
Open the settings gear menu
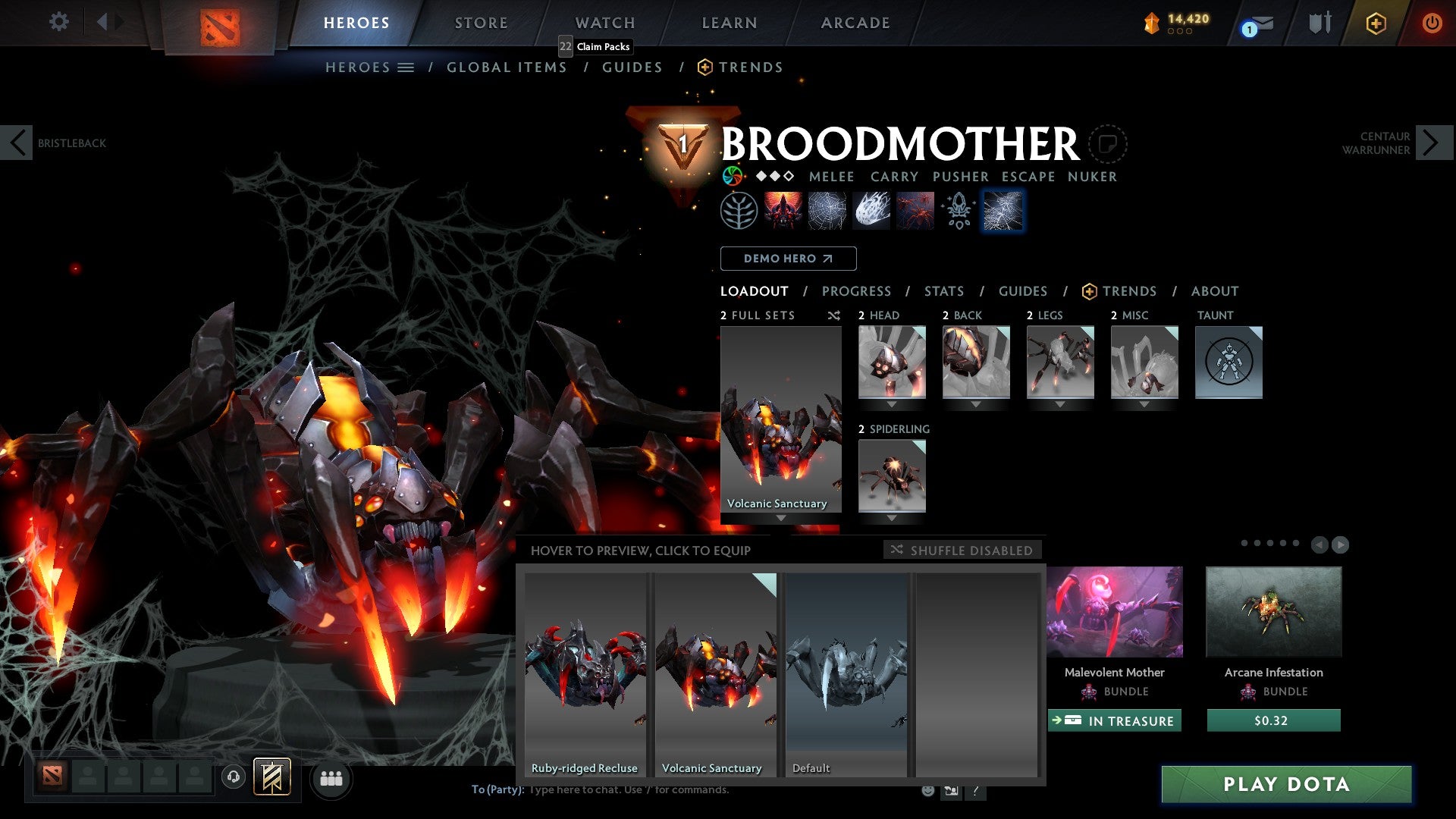(58, 22)
